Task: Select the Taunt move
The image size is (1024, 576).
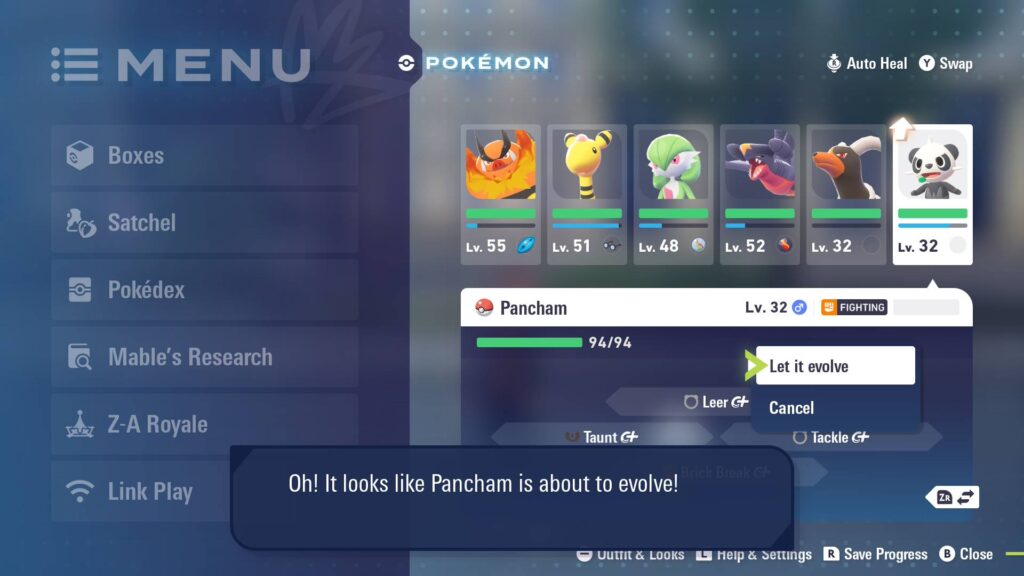Action: [600, 437]
